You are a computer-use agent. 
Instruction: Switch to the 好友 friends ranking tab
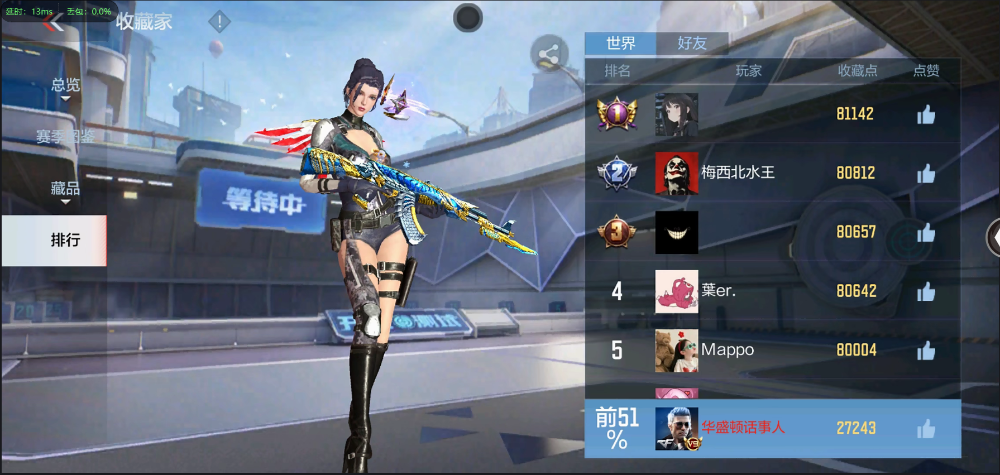tap(692, 43)
